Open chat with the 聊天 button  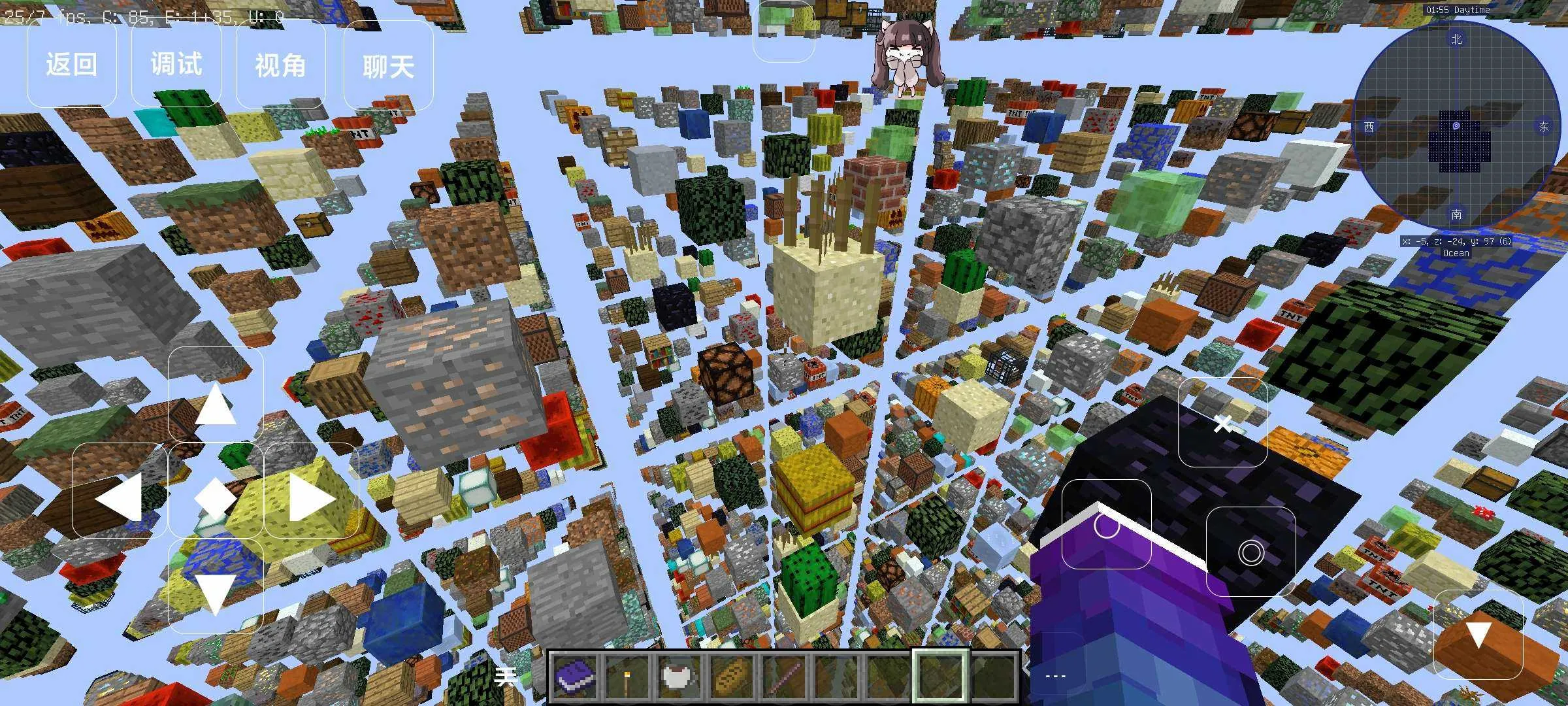point(388,65)
